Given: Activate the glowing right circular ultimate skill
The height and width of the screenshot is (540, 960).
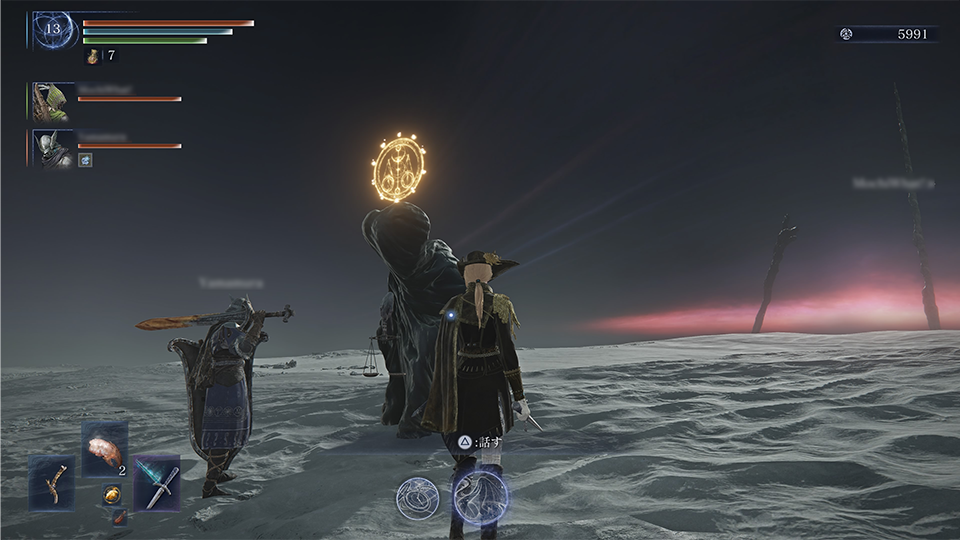Looking at the screenshot, I should tap(481, 497).
